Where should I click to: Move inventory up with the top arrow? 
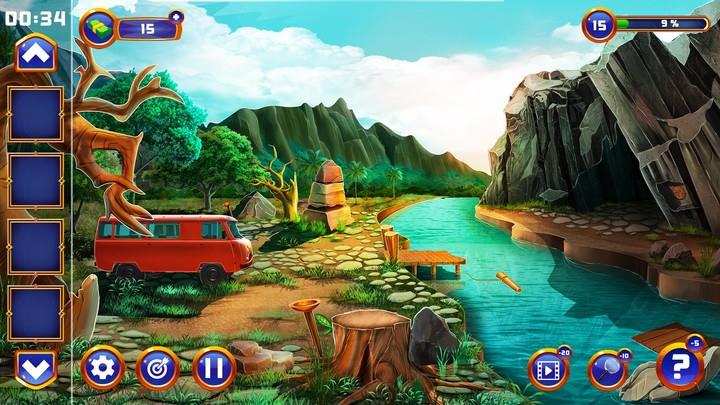coord(36,54)
